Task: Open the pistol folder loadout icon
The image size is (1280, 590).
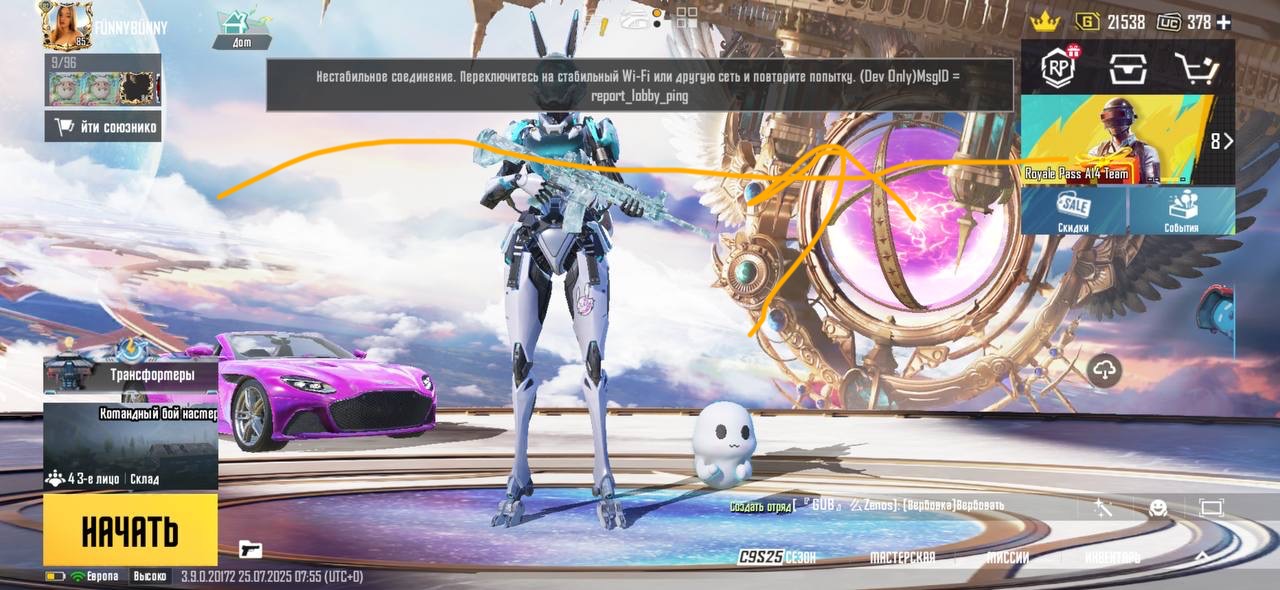Action: 250,548
